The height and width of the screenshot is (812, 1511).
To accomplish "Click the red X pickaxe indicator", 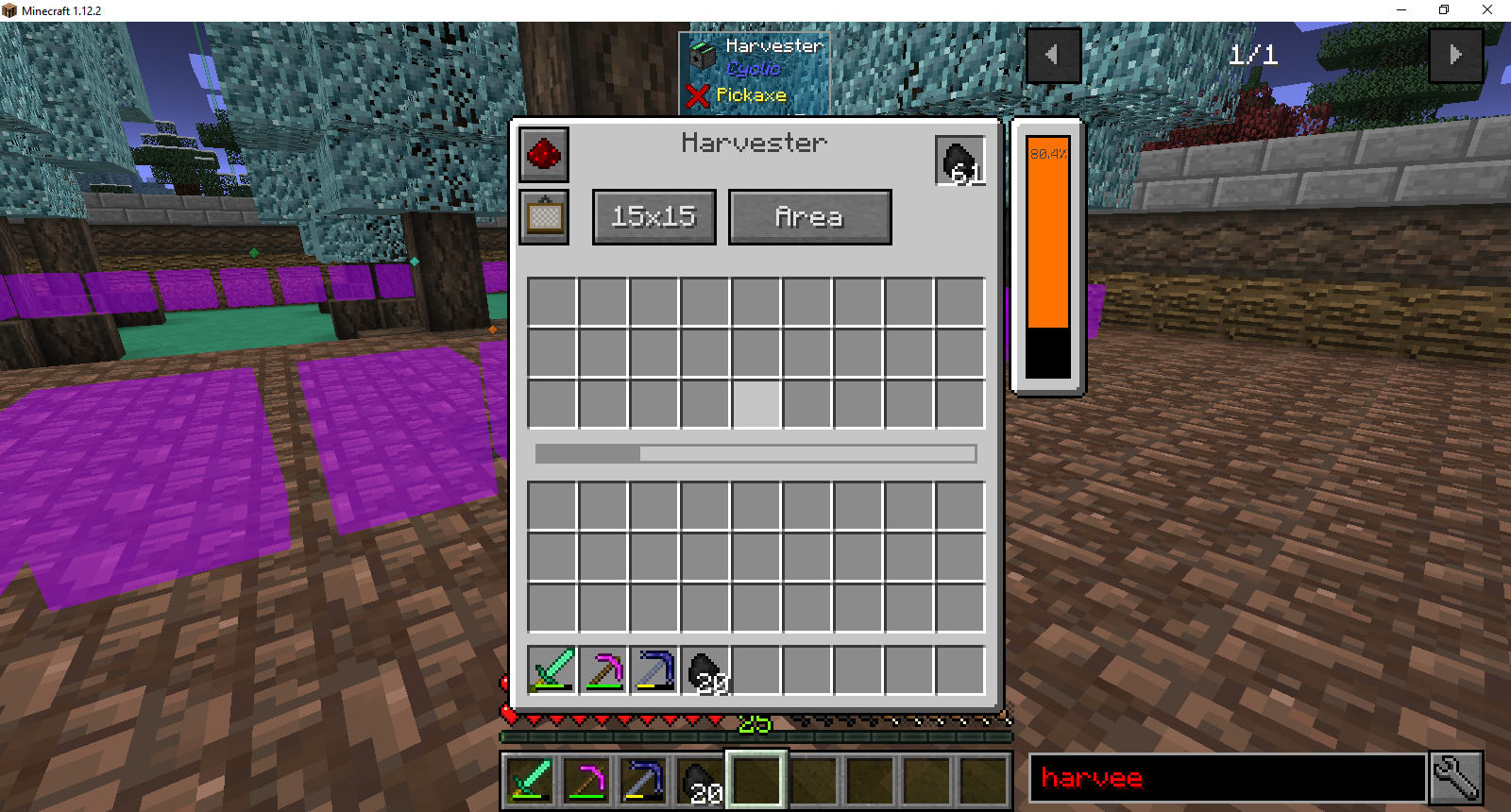I will 698,95.
